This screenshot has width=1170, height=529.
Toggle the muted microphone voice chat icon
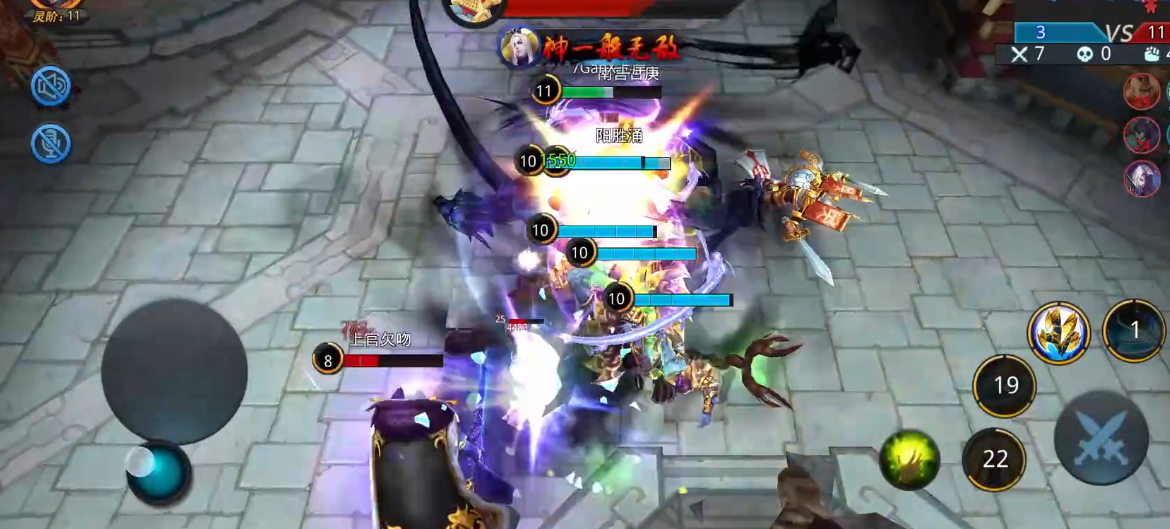(50, 143)
